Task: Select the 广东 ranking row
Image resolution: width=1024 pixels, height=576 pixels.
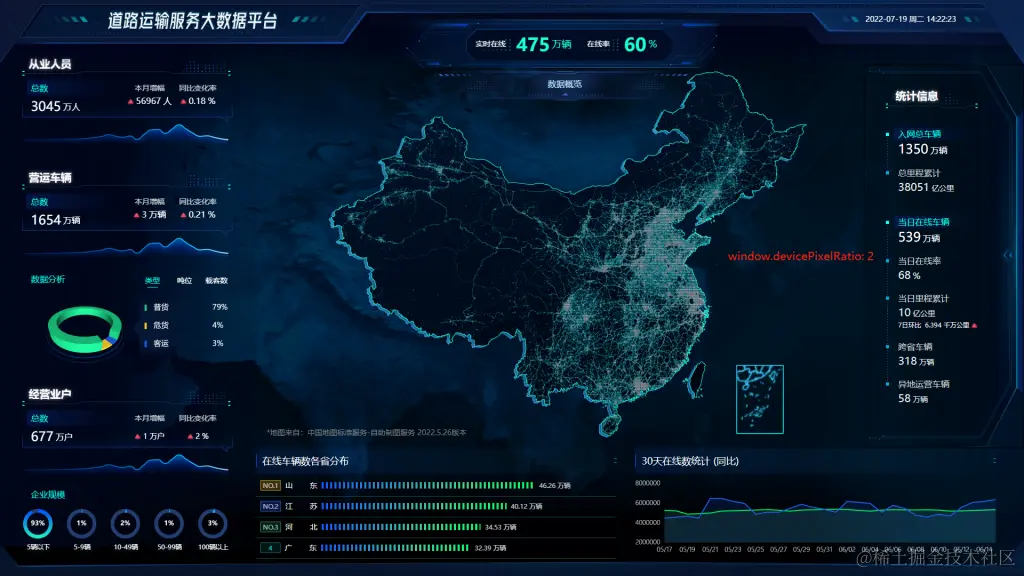Action: (435, 548)
